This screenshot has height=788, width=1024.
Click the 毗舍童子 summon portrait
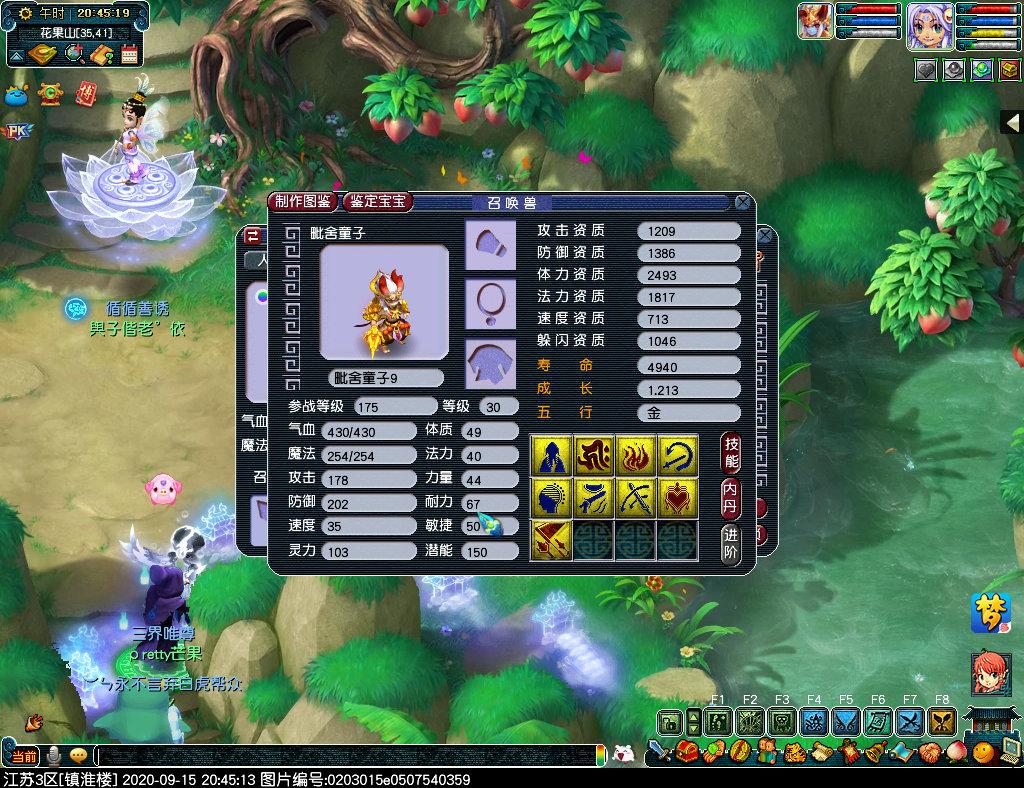pos(384,301)
